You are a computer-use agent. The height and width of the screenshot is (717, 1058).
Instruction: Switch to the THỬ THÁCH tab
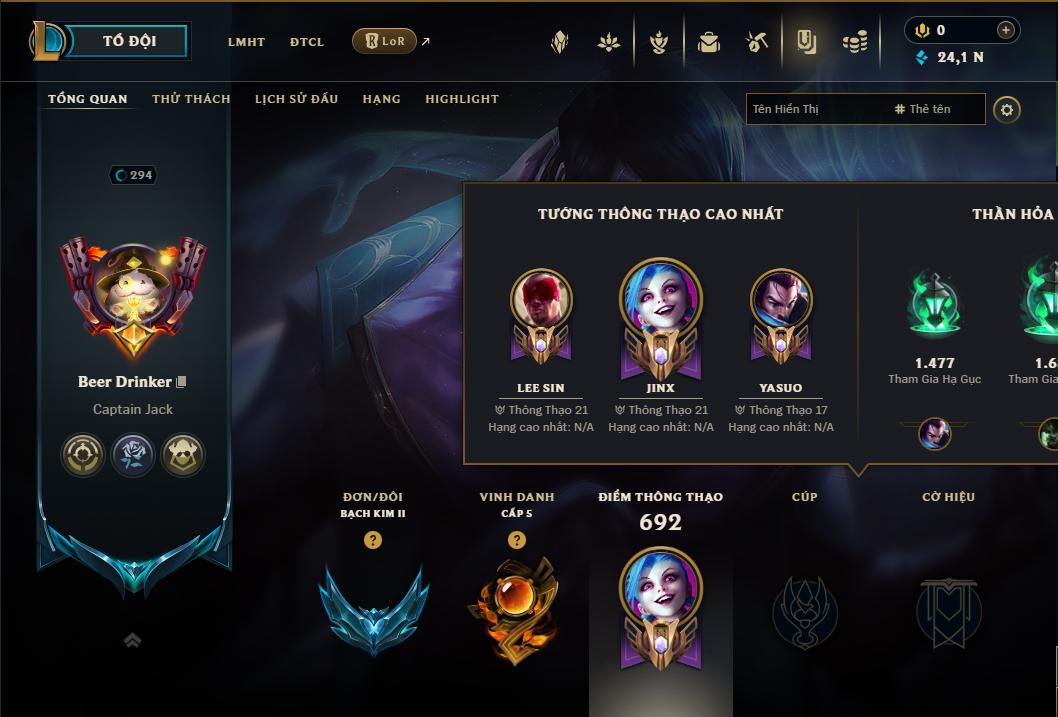coord(191,99)
